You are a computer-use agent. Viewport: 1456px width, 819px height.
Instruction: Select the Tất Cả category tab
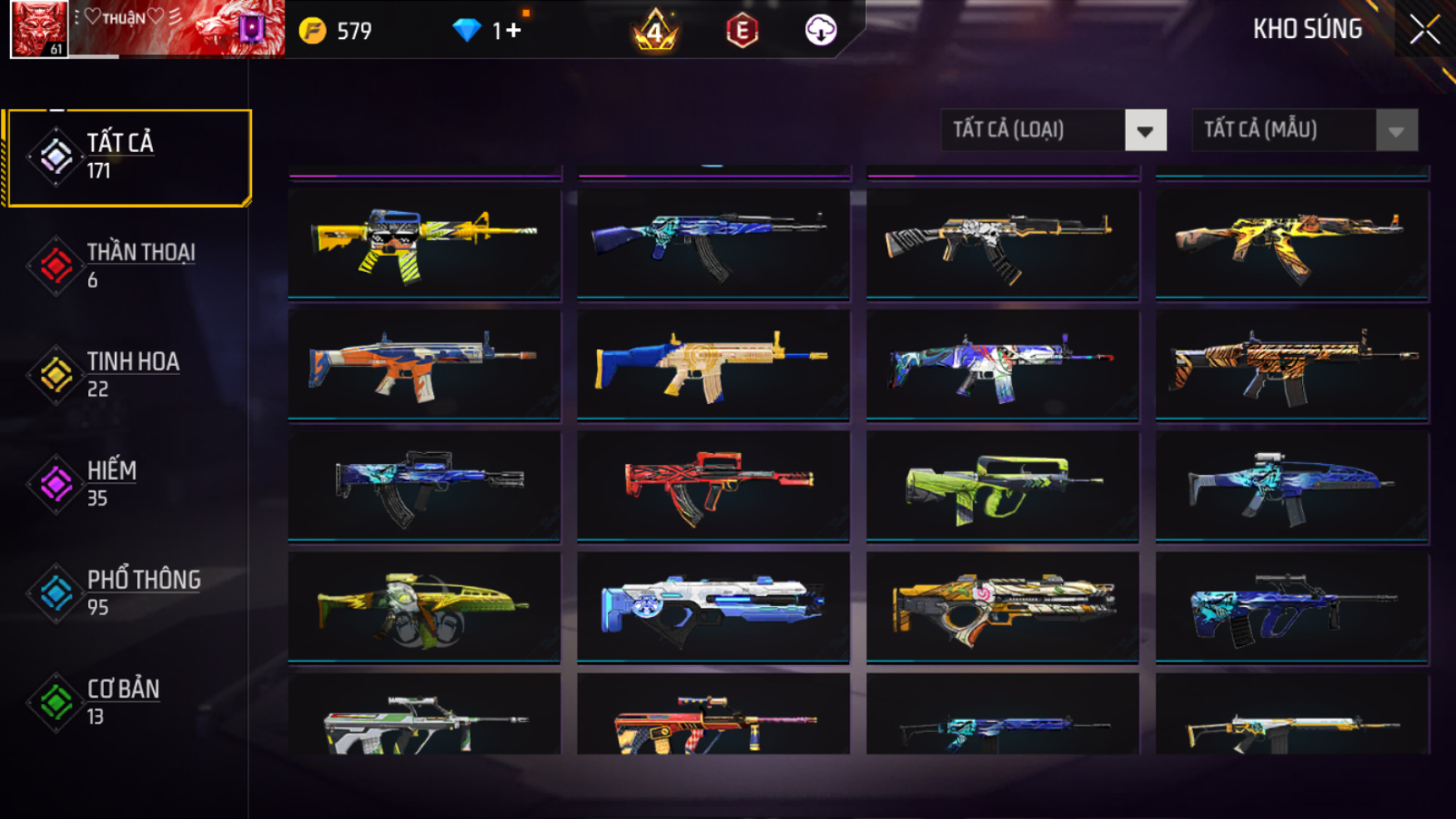(127, 157)
